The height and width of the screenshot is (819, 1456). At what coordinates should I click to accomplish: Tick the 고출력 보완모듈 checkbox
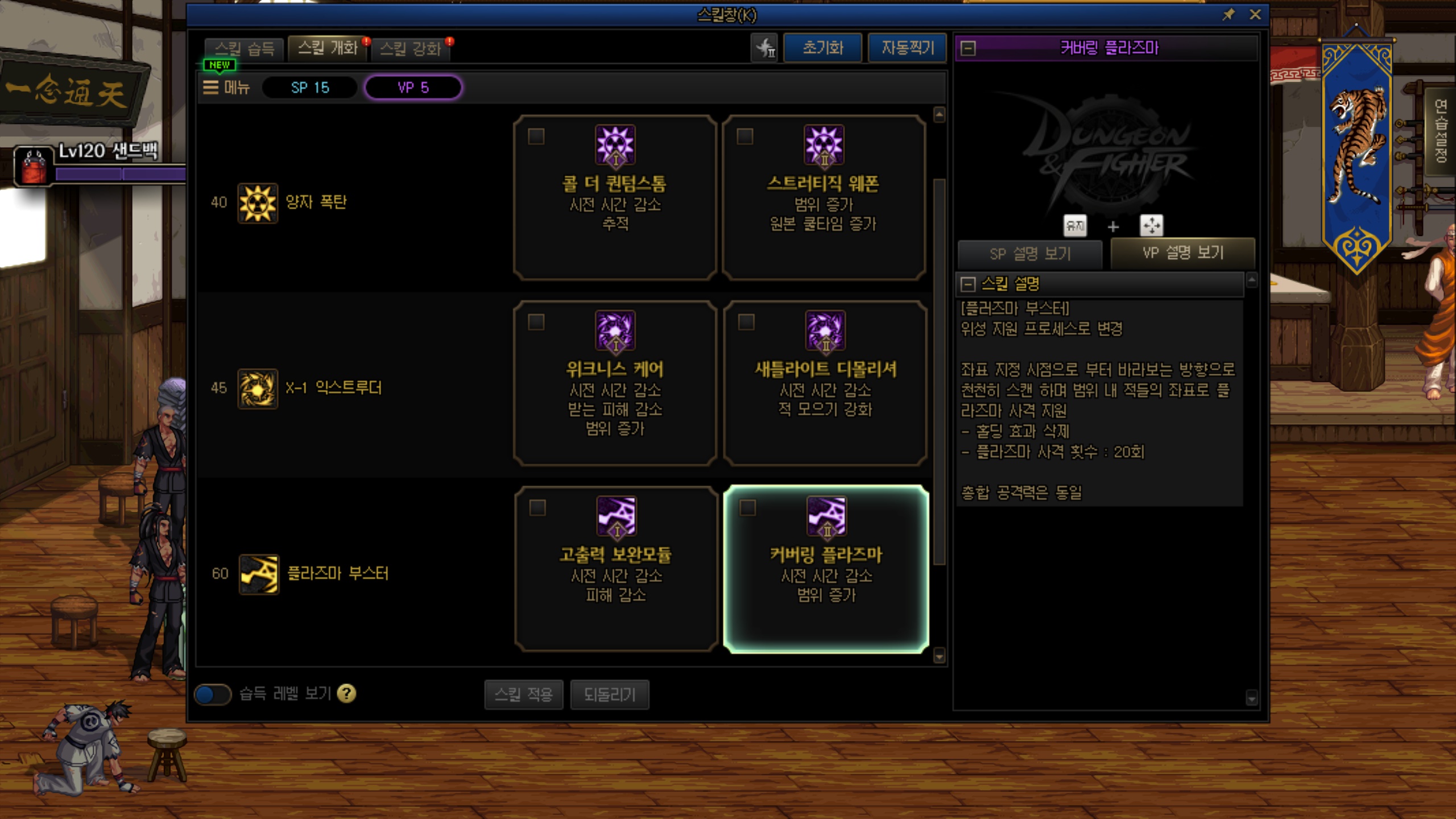(537, 507)
